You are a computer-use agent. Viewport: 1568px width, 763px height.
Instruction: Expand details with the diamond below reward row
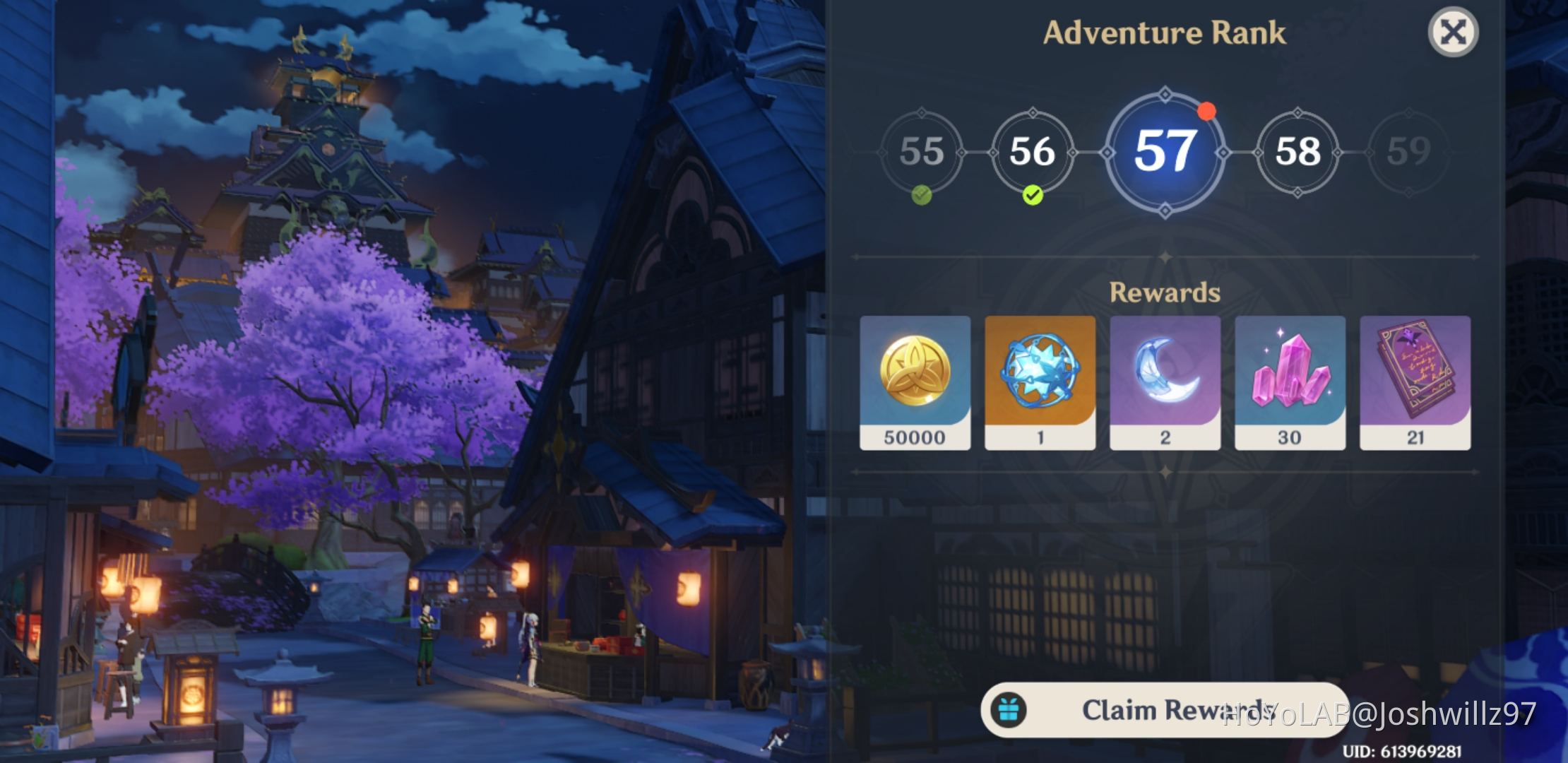tap(1165, 471)
